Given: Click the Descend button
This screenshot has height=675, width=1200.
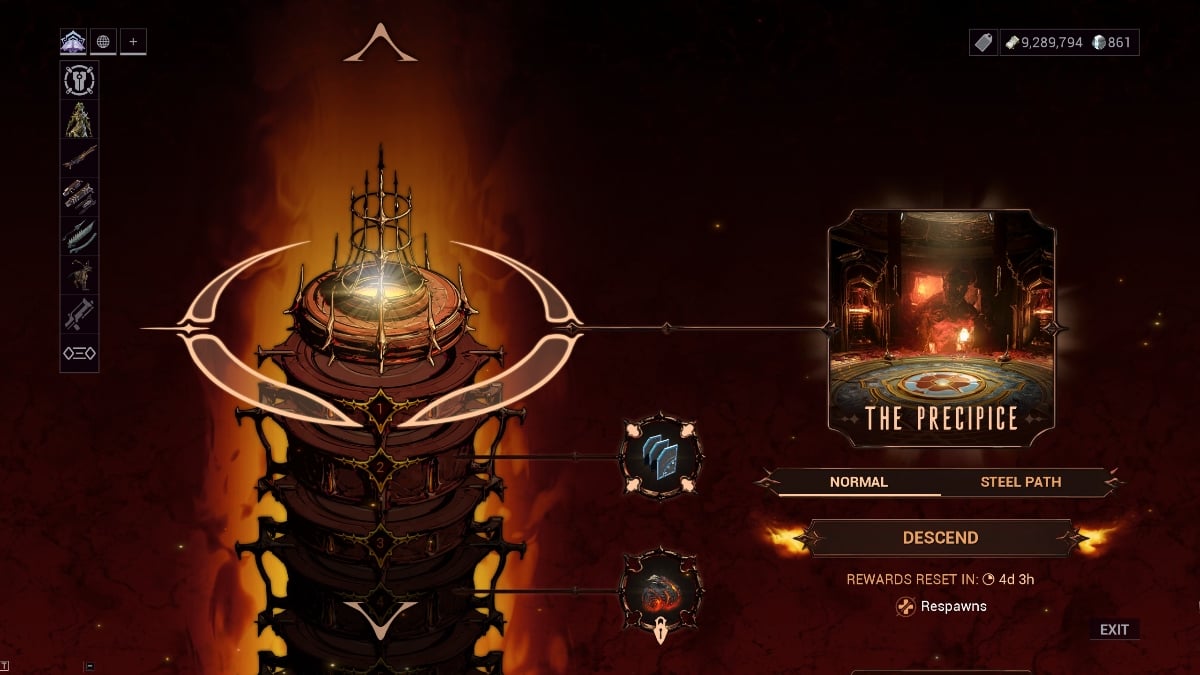Looking at the screenshot, I should pos(940,538).
